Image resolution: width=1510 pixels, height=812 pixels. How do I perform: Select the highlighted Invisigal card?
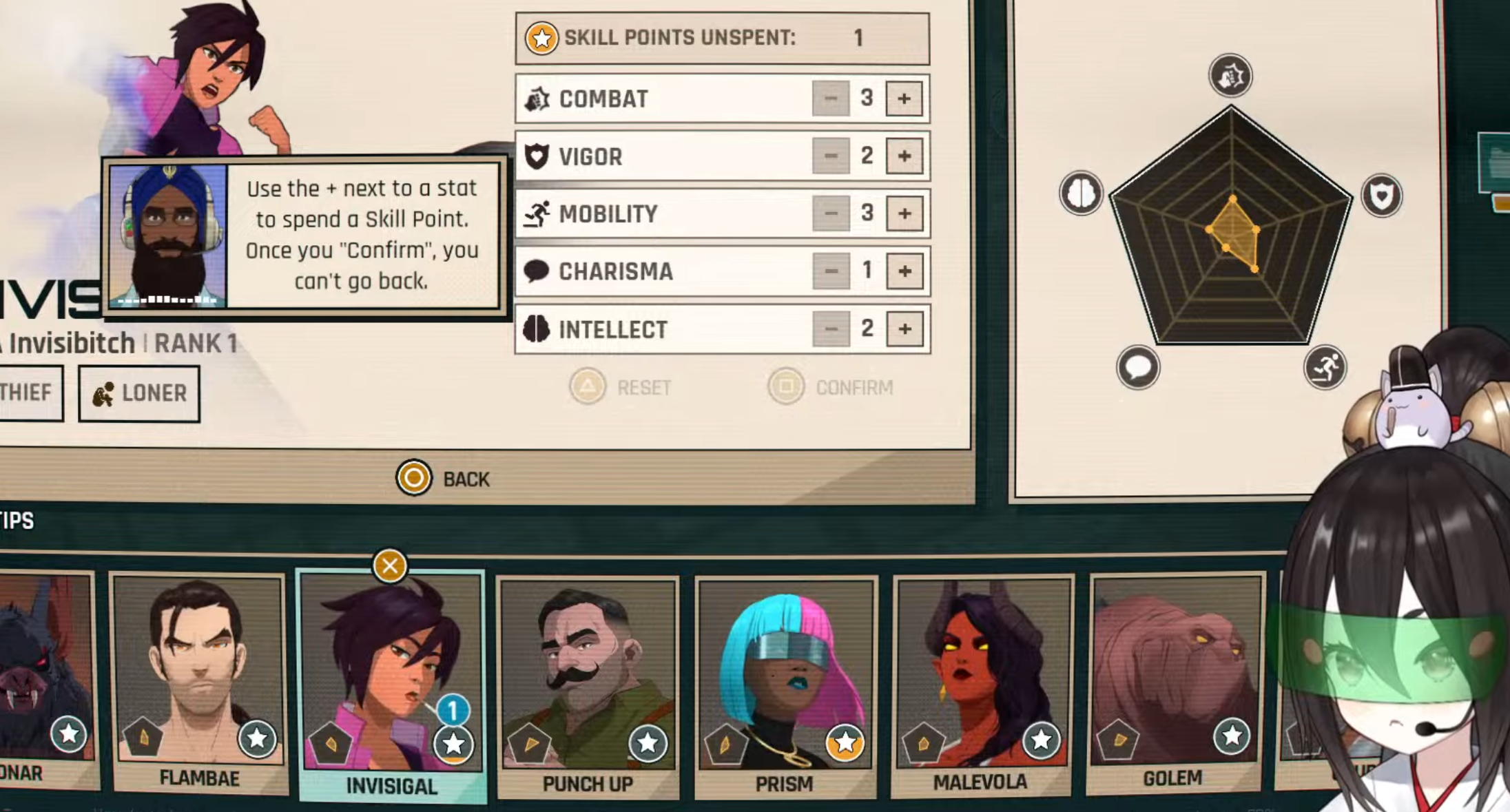391,682
